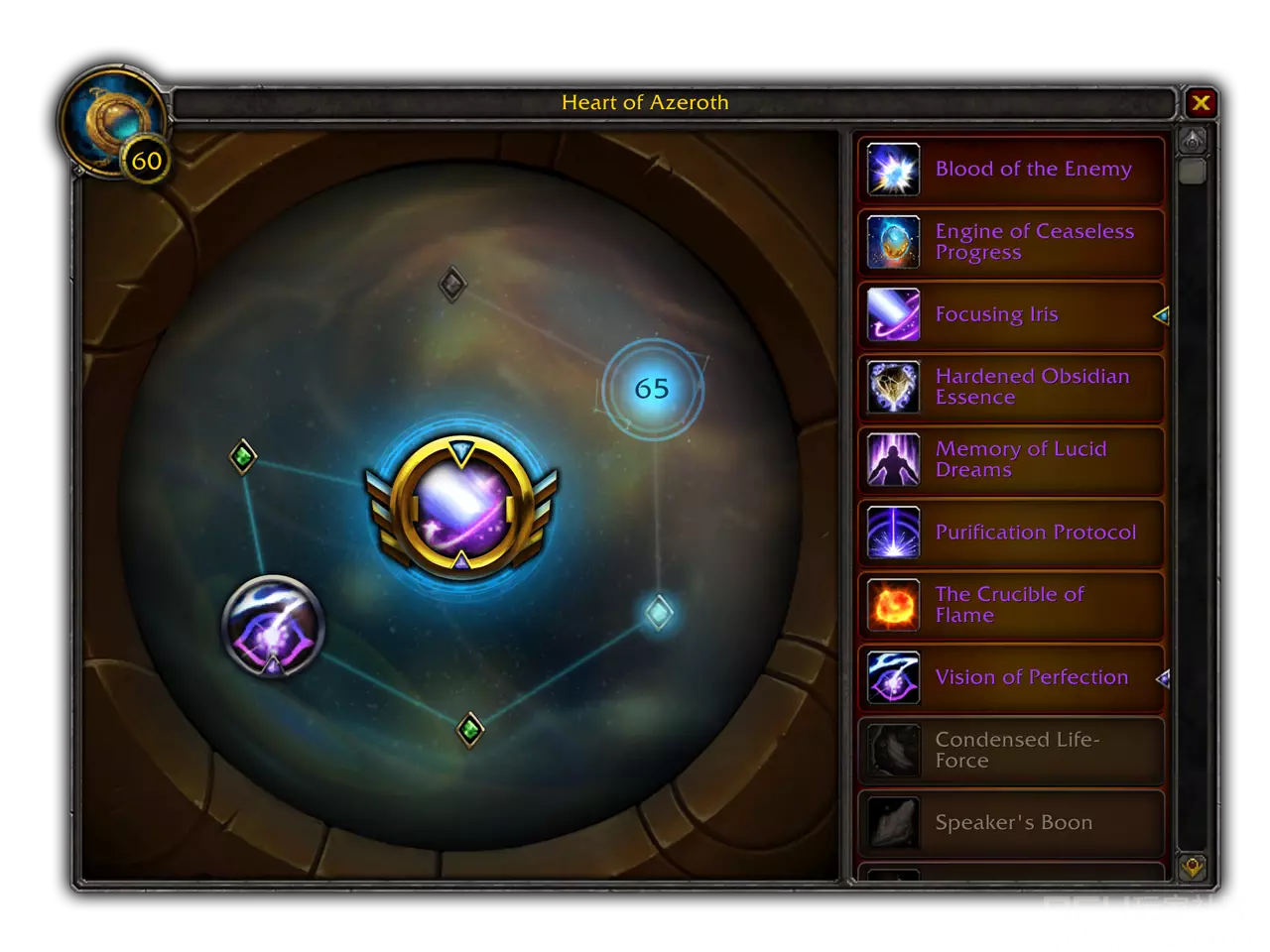Click the grey locked diamond node at top
Image resolution: width=1270 pixels, height=952 pixels.
(x=452, y=286)
